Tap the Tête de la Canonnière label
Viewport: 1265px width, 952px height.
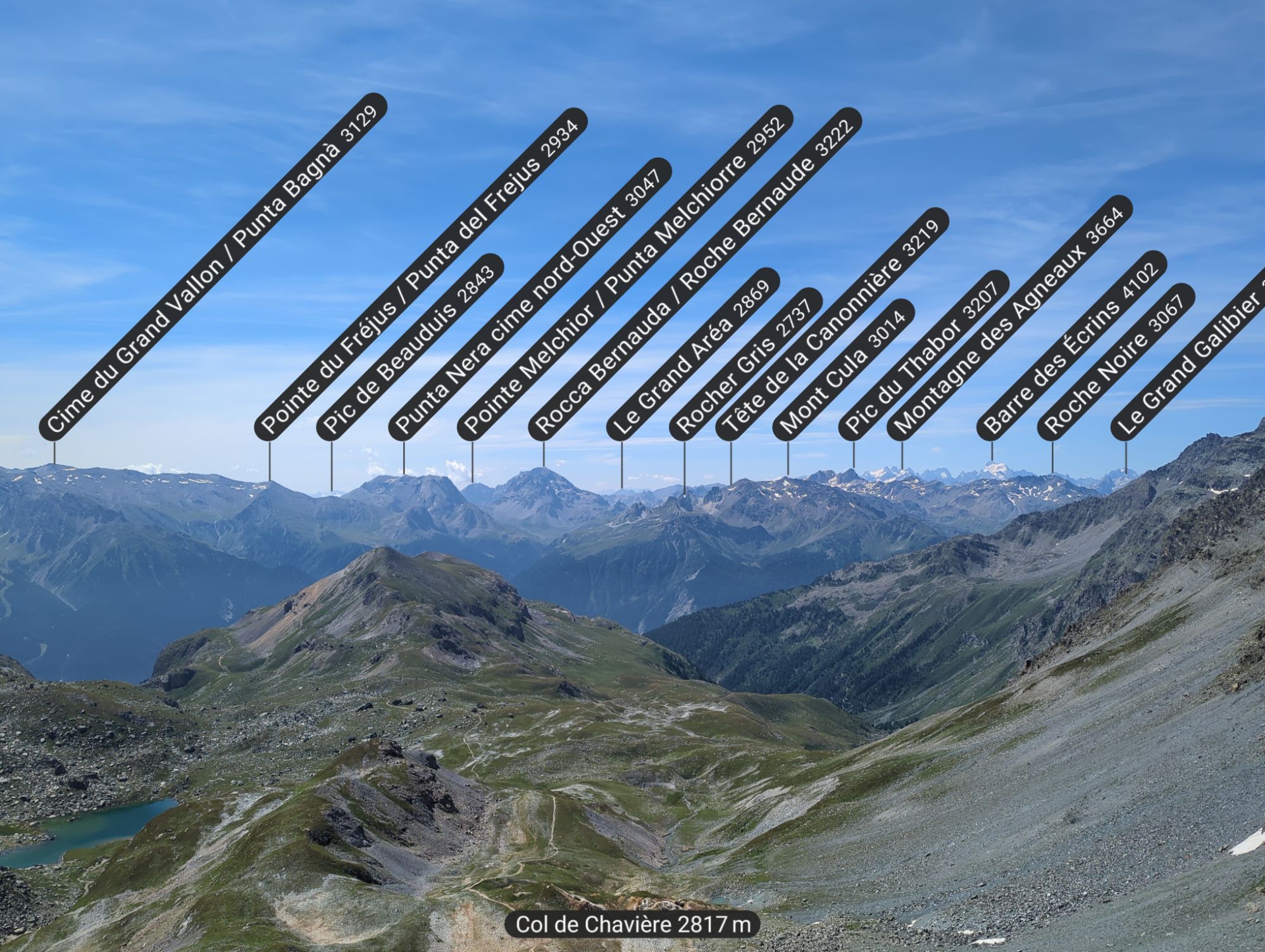(x=832, y=323)
